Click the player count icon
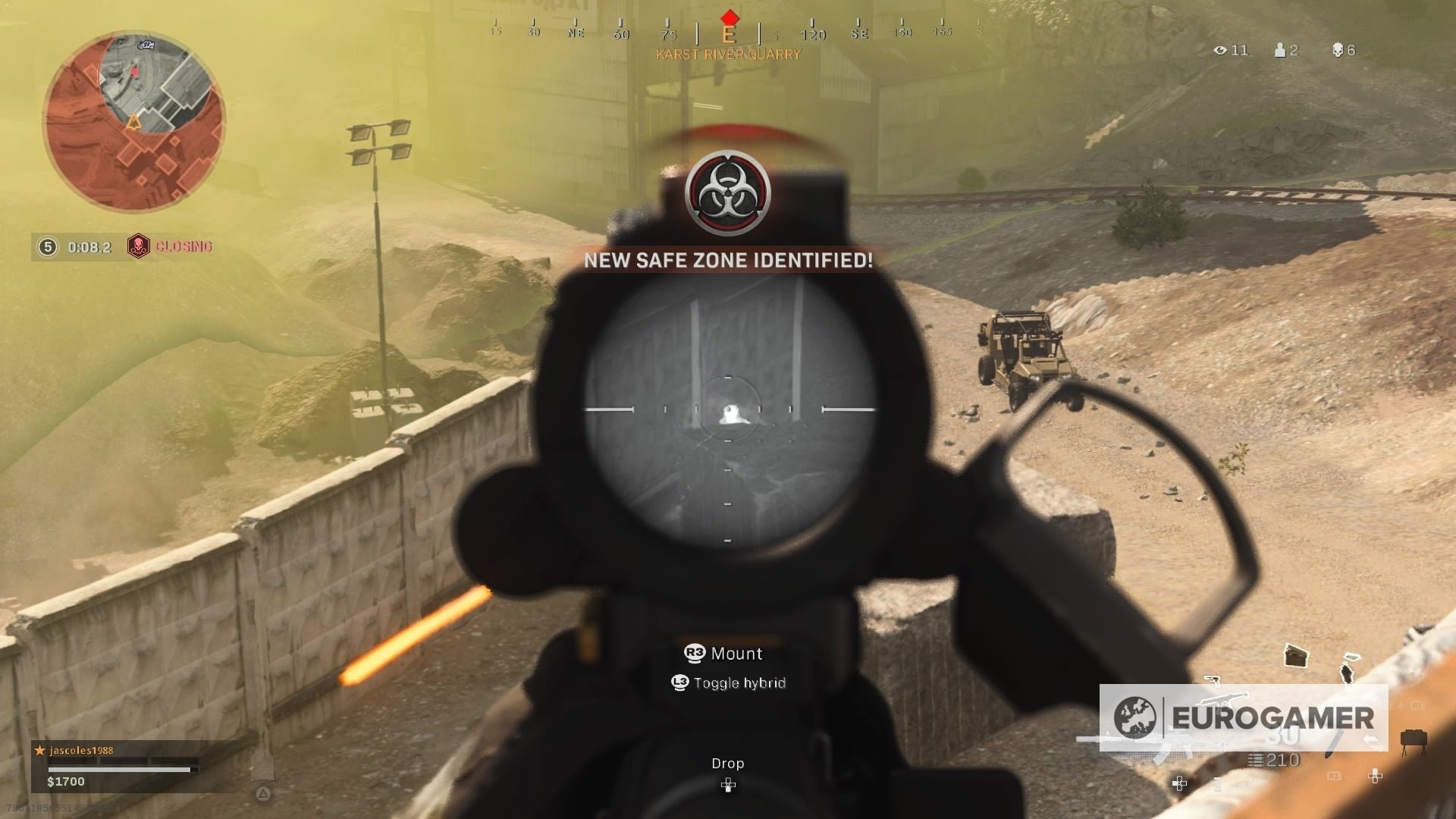 tap(1280, 50)
